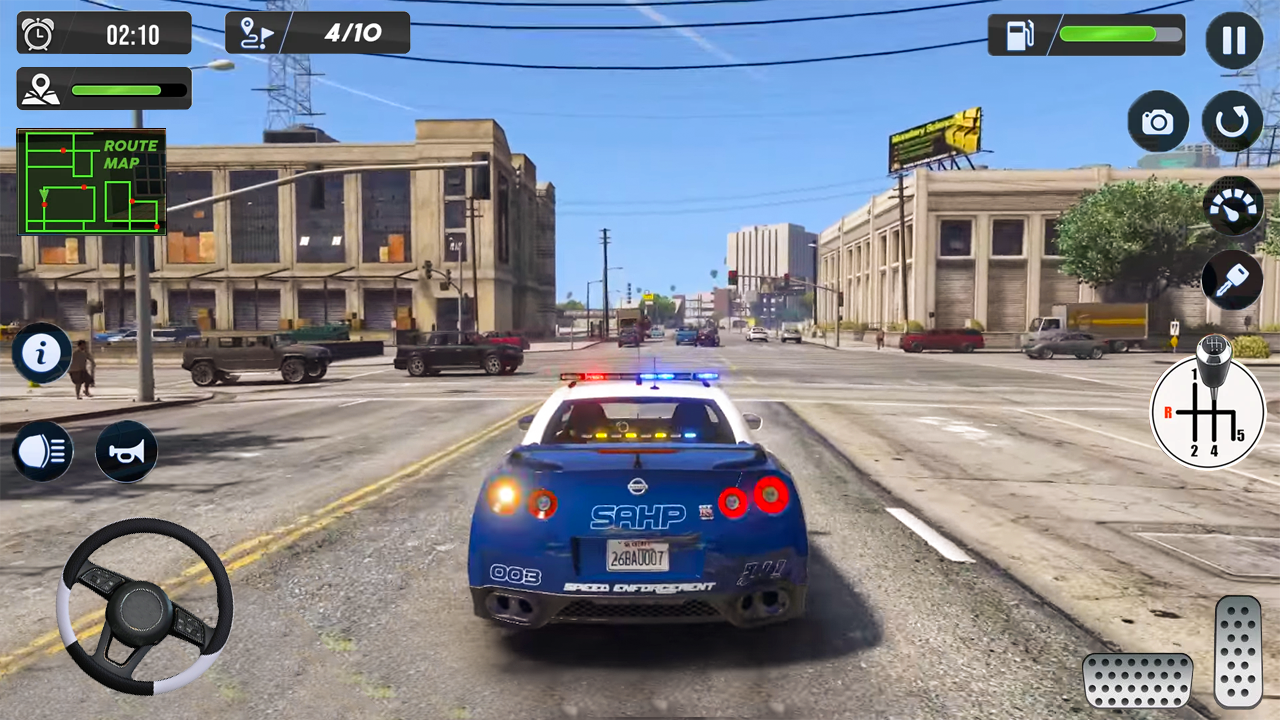1280x720 pixels.
Task: Open the camera view switcher
Action: point(1158,121)
